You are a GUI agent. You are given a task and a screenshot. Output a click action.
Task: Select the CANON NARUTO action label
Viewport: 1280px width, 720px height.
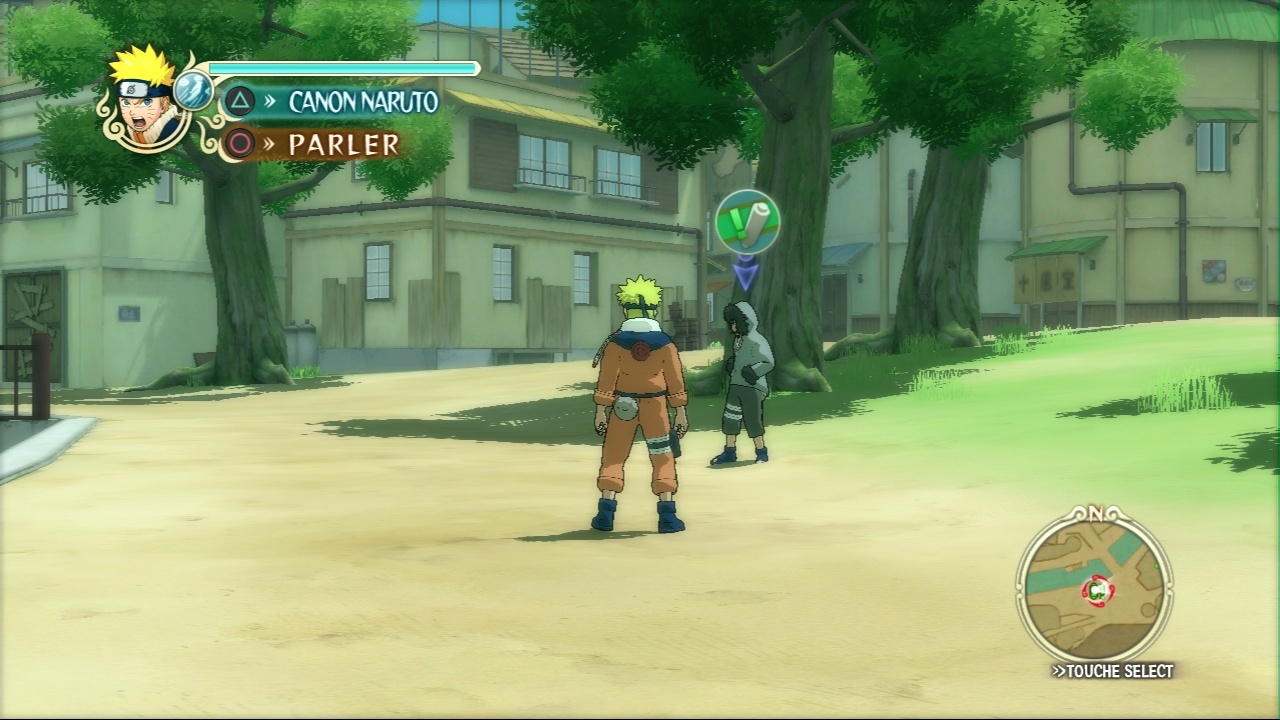pos(362,101)
